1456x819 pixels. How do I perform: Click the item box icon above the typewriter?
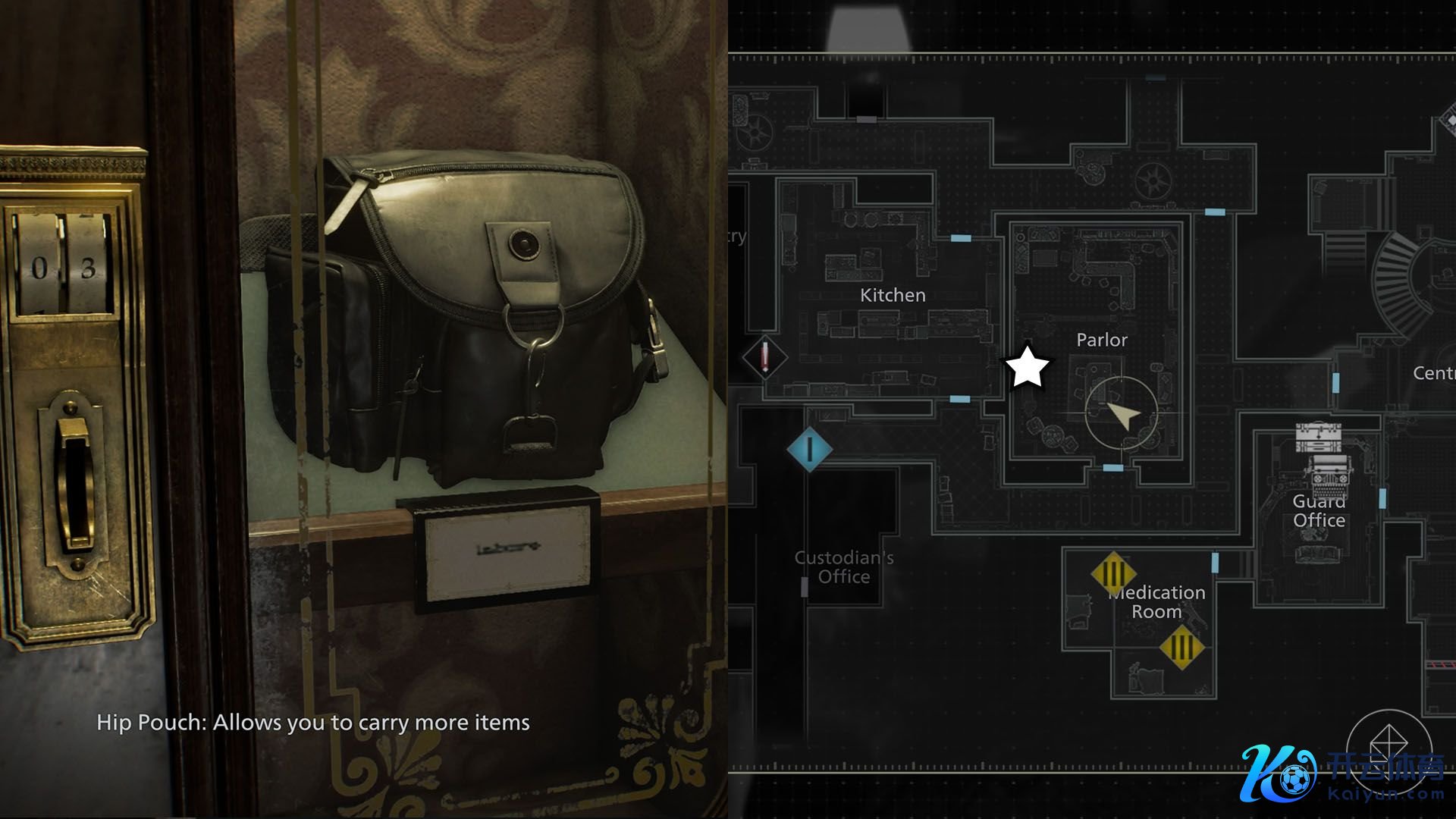click(x=1318, y=438)
